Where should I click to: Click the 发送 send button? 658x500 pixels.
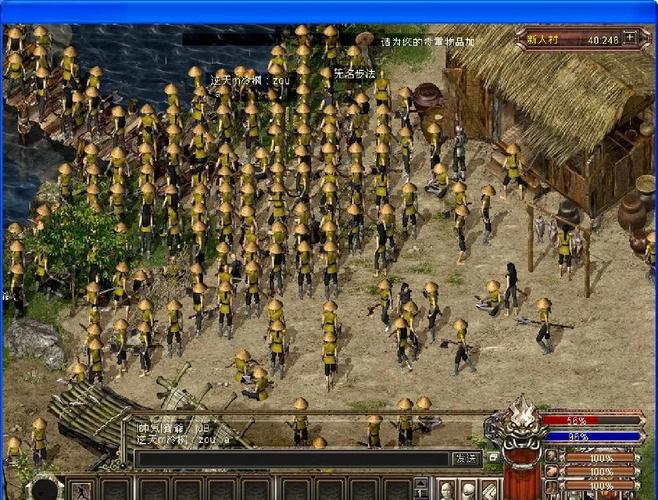tap(466, 458)
